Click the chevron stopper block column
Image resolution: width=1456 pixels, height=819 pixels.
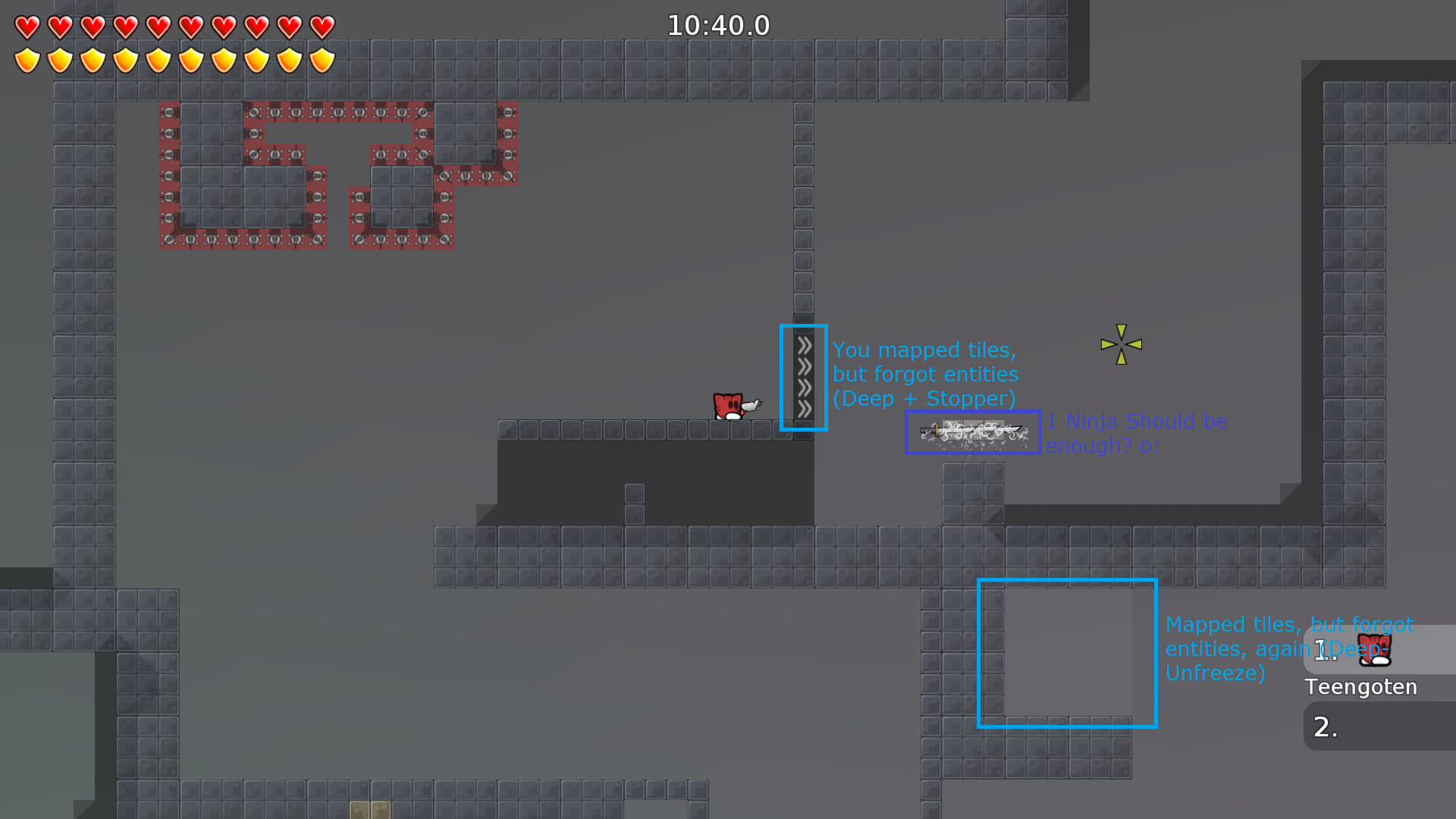click(803, 378)
